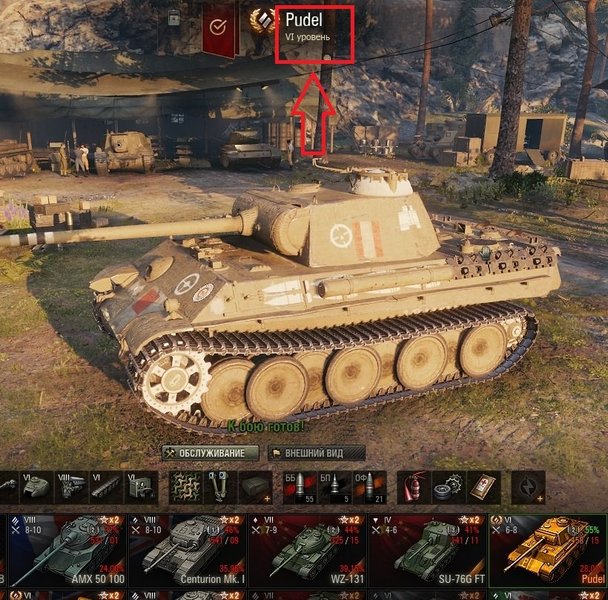This screenshot has height=600, width=608.
Task: Open the laurel wreath tank class badge
Action: (264, 22)
